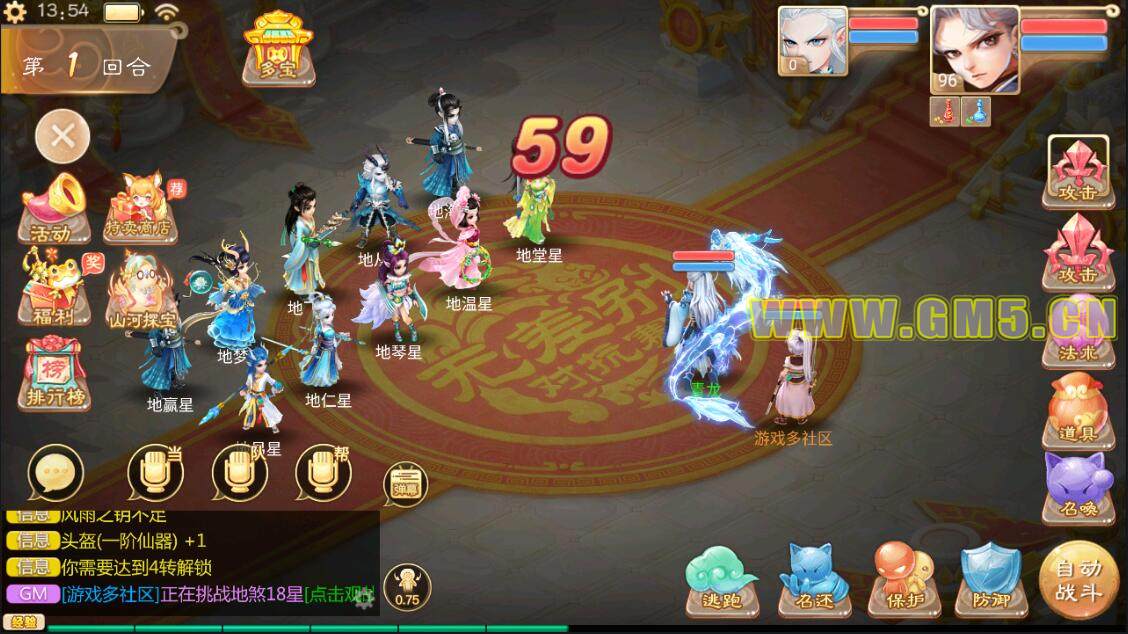
Task: Open the 多宝 treasure pavilion
Action: pos(277,49)
